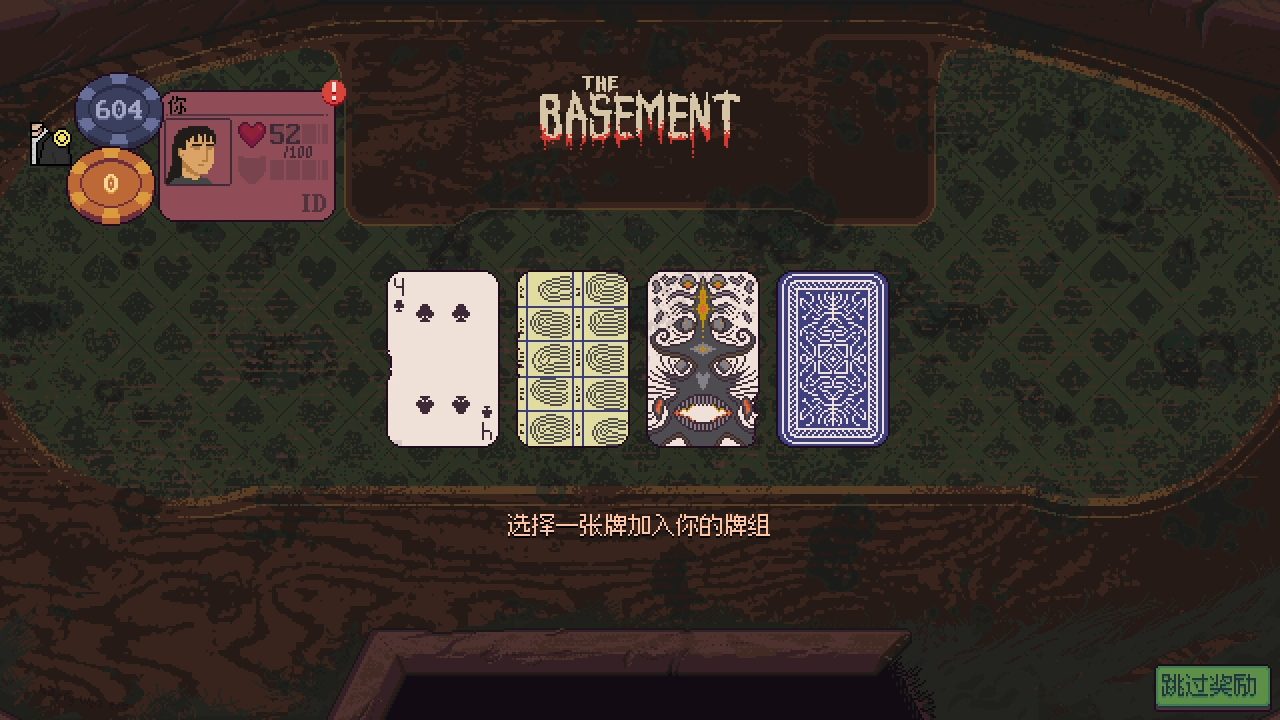Click the red heart health icon
Image resolution: width=1280 pixels, height=720 pixels.
[x=250, y=135]
